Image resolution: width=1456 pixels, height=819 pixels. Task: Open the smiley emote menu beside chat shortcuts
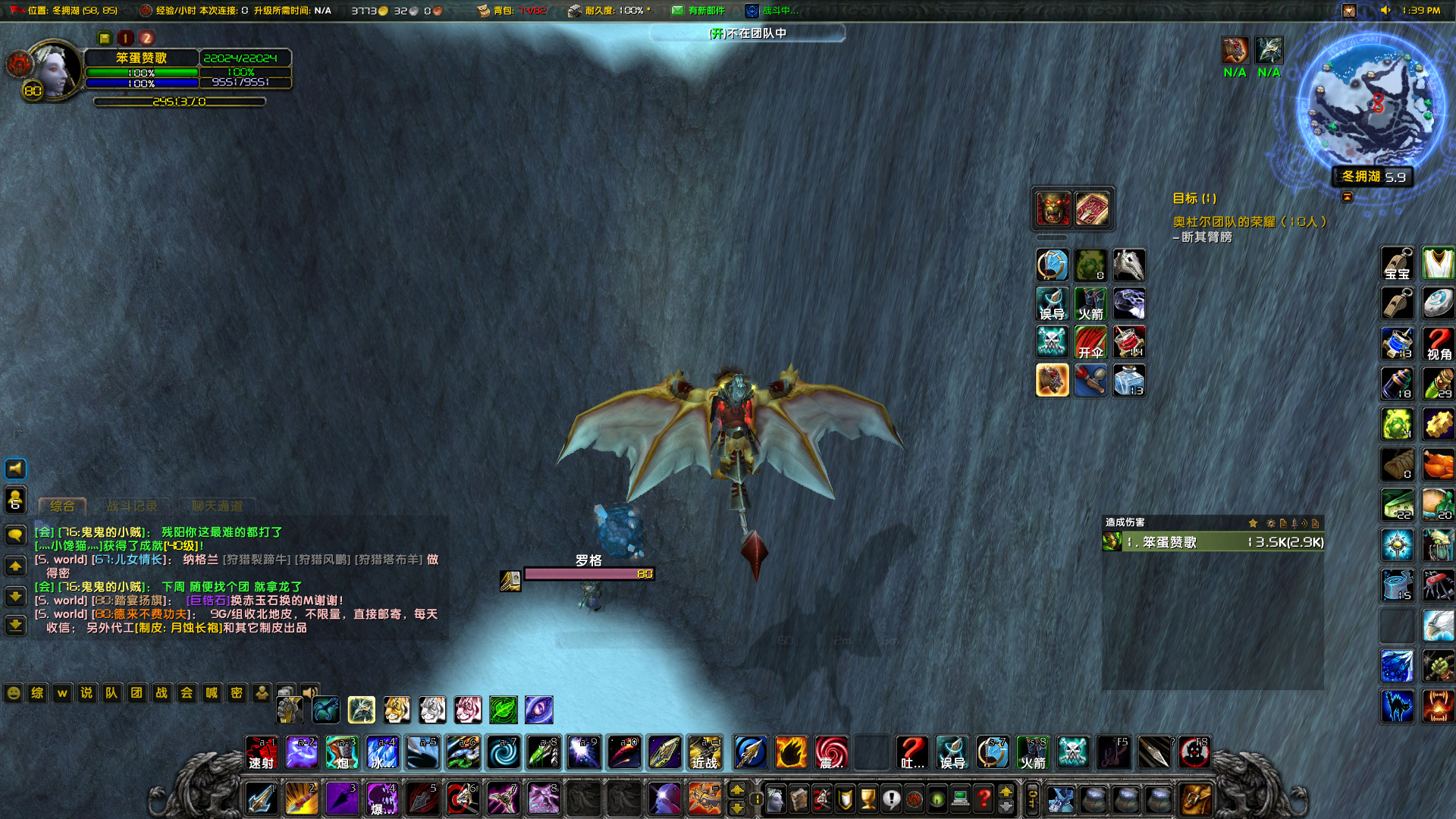[11, 693]
